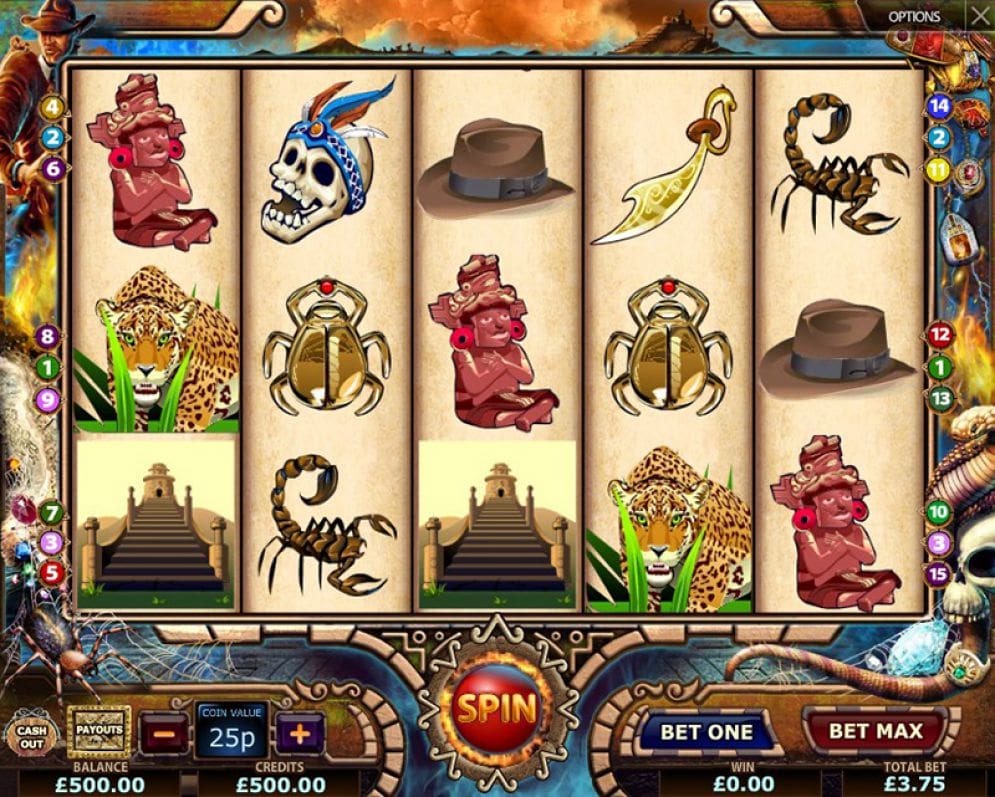Decrease coin value with minus button
The height and width of the screenshot is (797, 995).
tap(163, 732)
